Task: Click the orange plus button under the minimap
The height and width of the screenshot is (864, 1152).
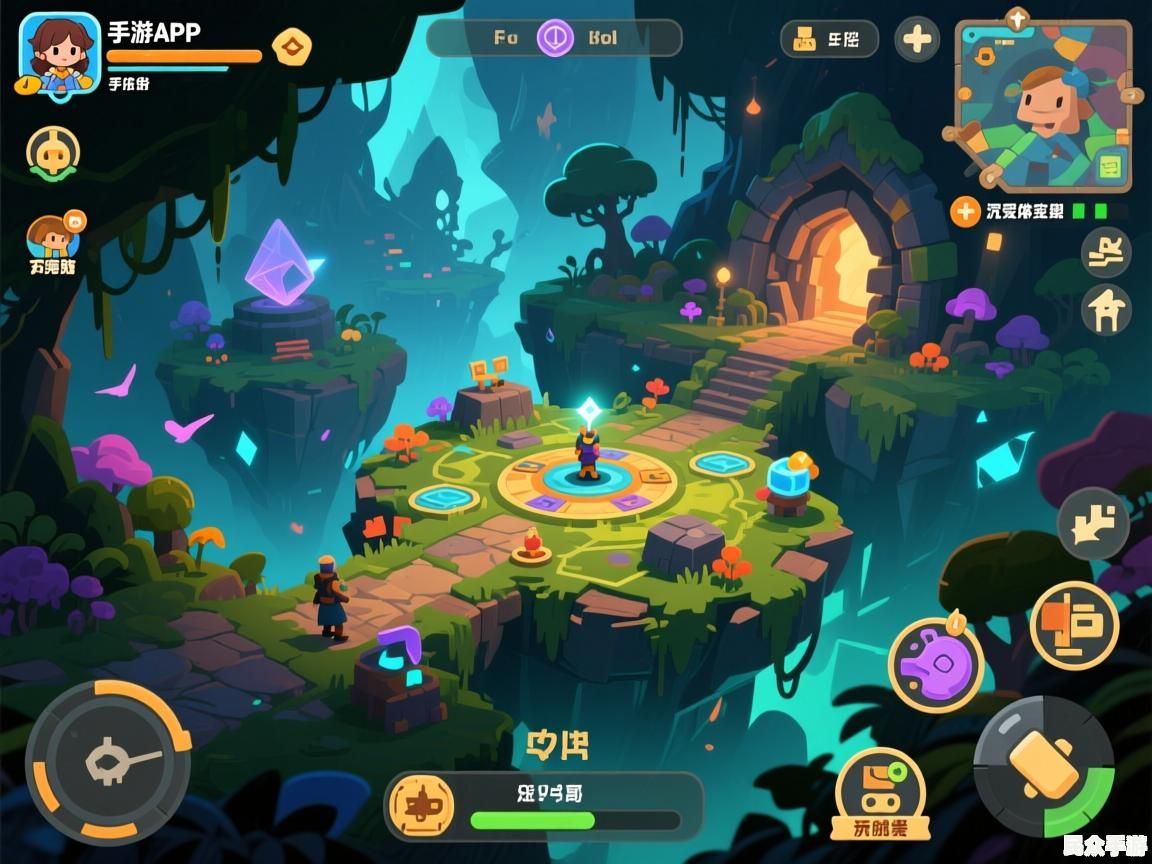Action: pyautogui.click(x=965, y=211)
